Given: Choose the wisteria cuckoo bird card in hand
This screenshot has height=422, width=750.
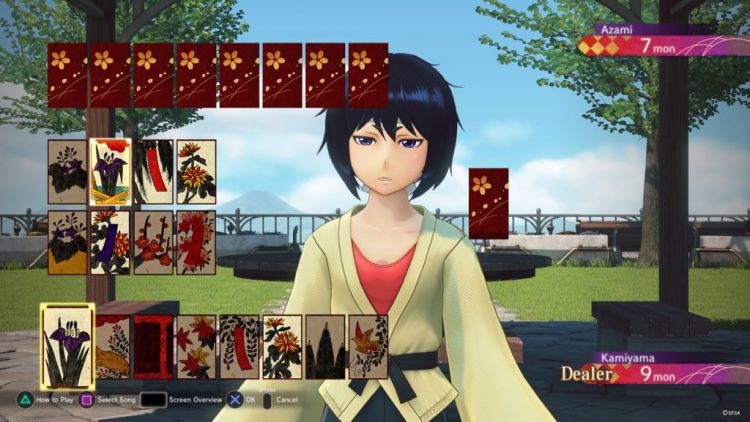Looking at the screenshot, I should click(x=368, y=346).
